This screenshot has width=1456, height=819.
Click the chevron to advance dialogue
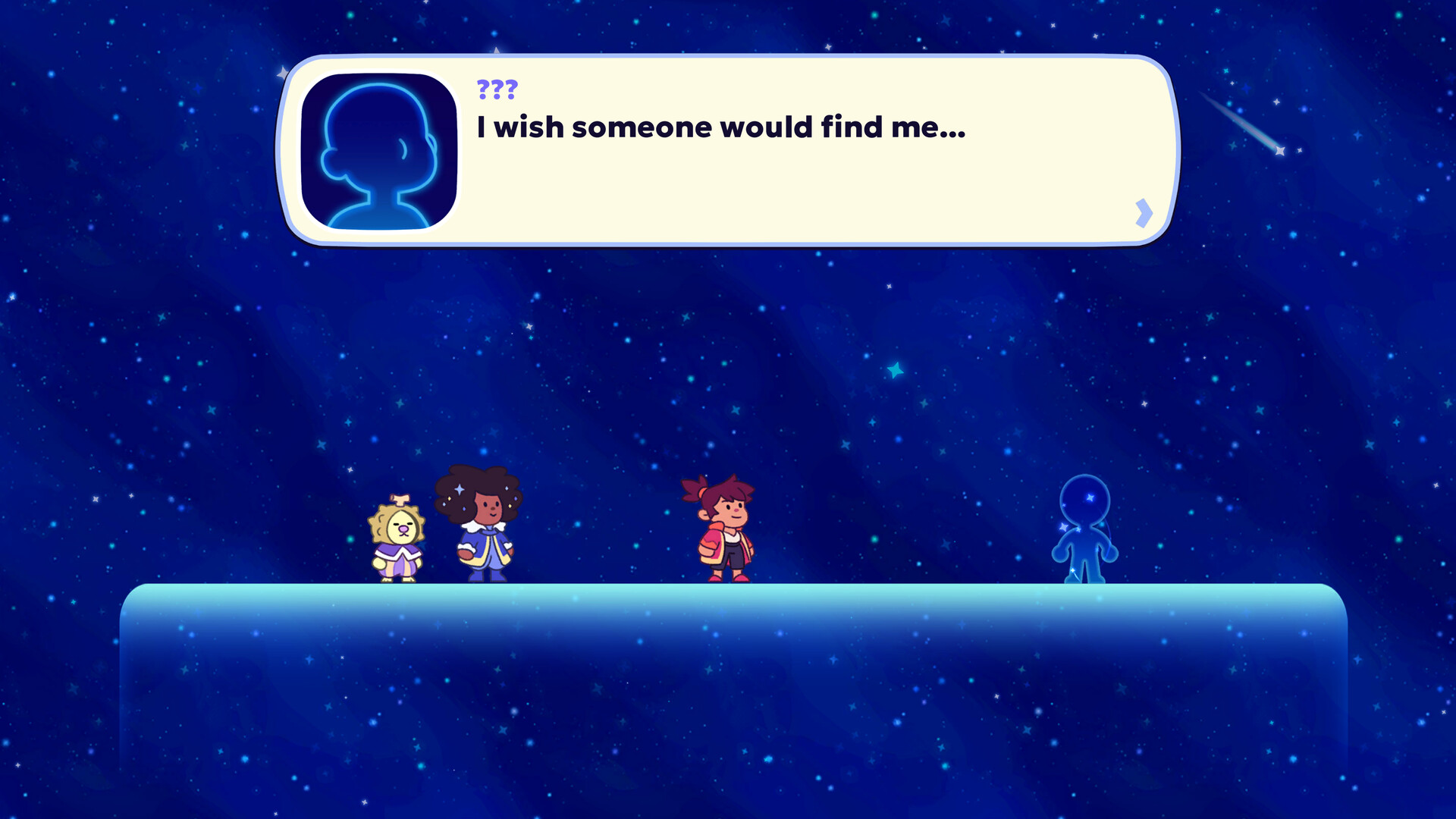tap(1143, 213)
